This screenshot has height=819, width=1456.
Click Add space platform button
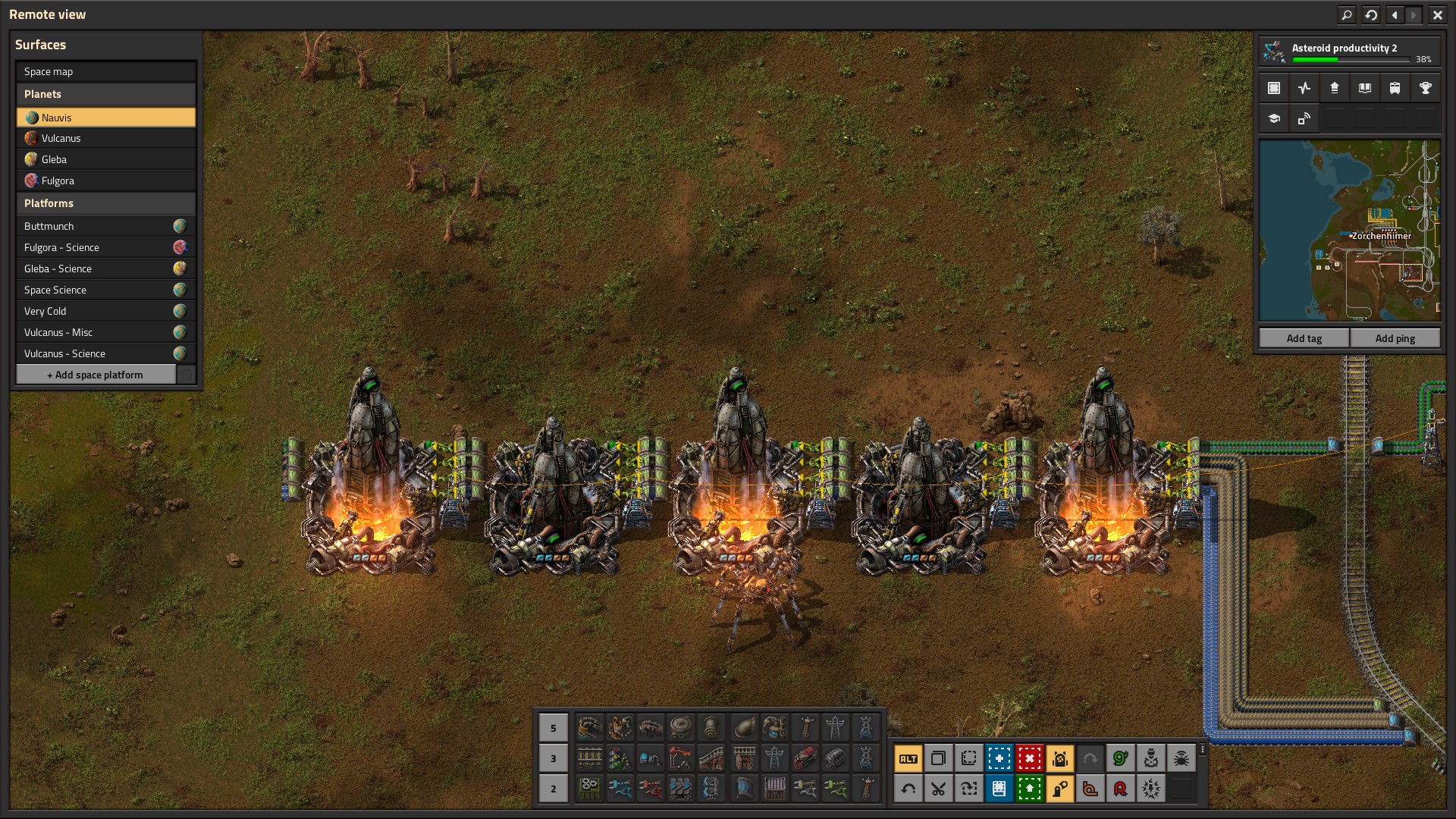[96, 375]
